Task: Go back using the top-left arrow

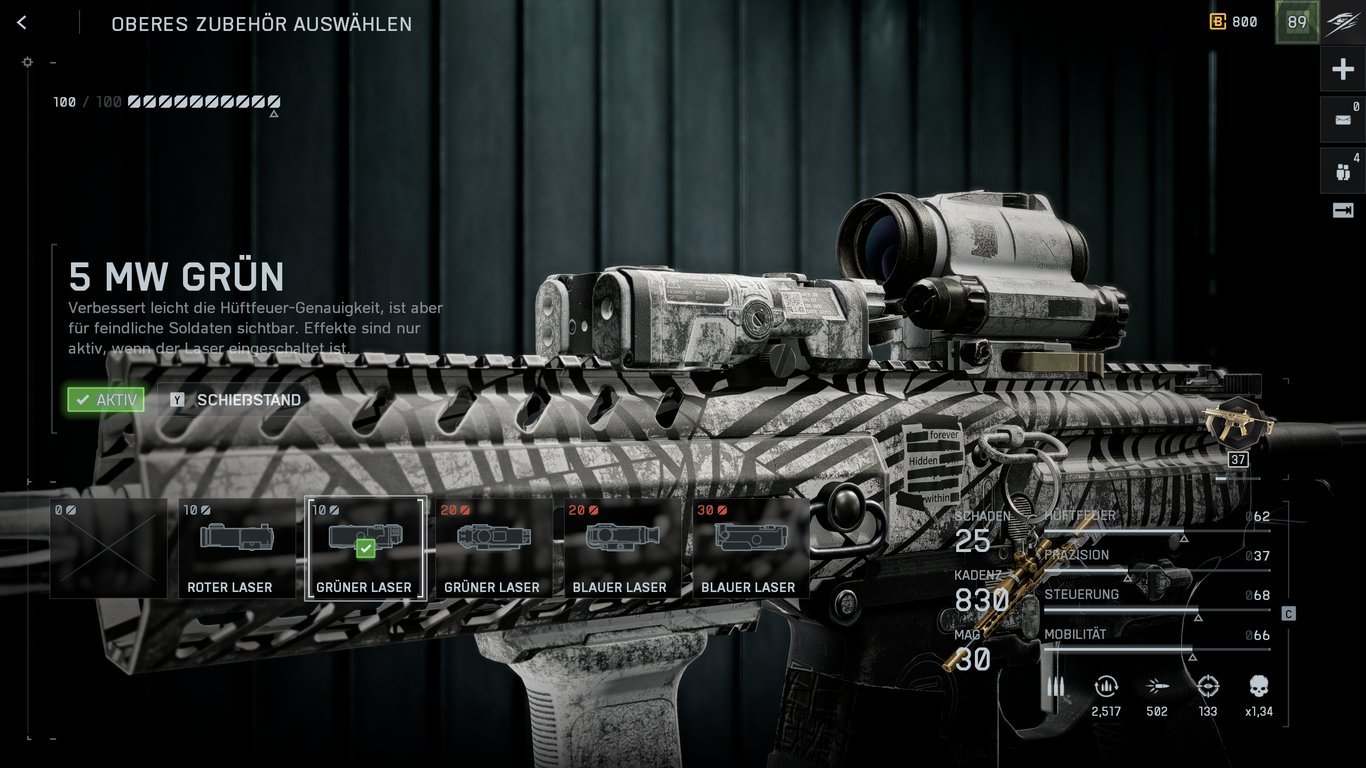Action: 22,23
